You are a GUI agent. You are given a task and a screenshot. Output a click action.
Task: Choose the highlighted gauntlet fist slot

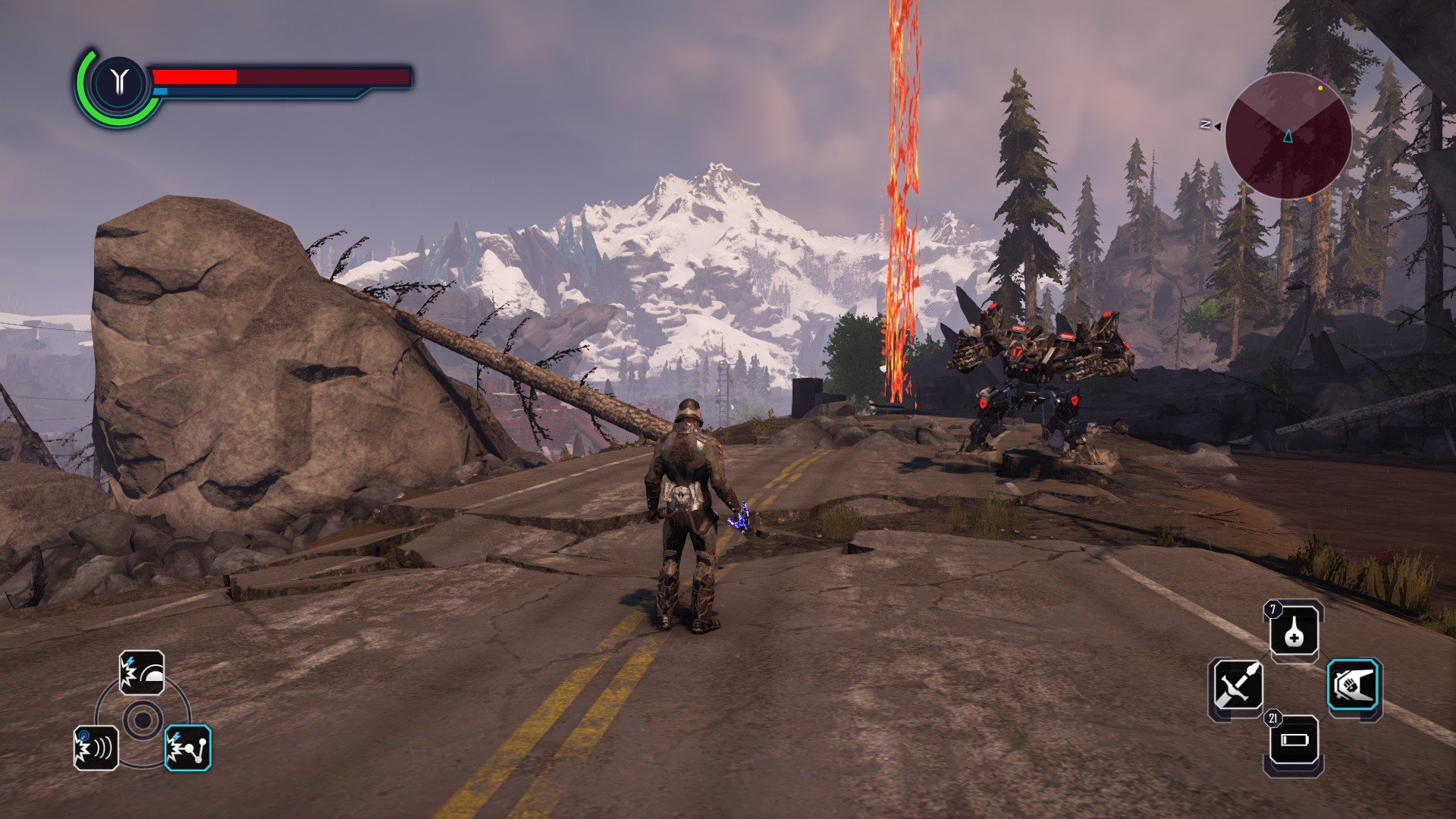1354,685
